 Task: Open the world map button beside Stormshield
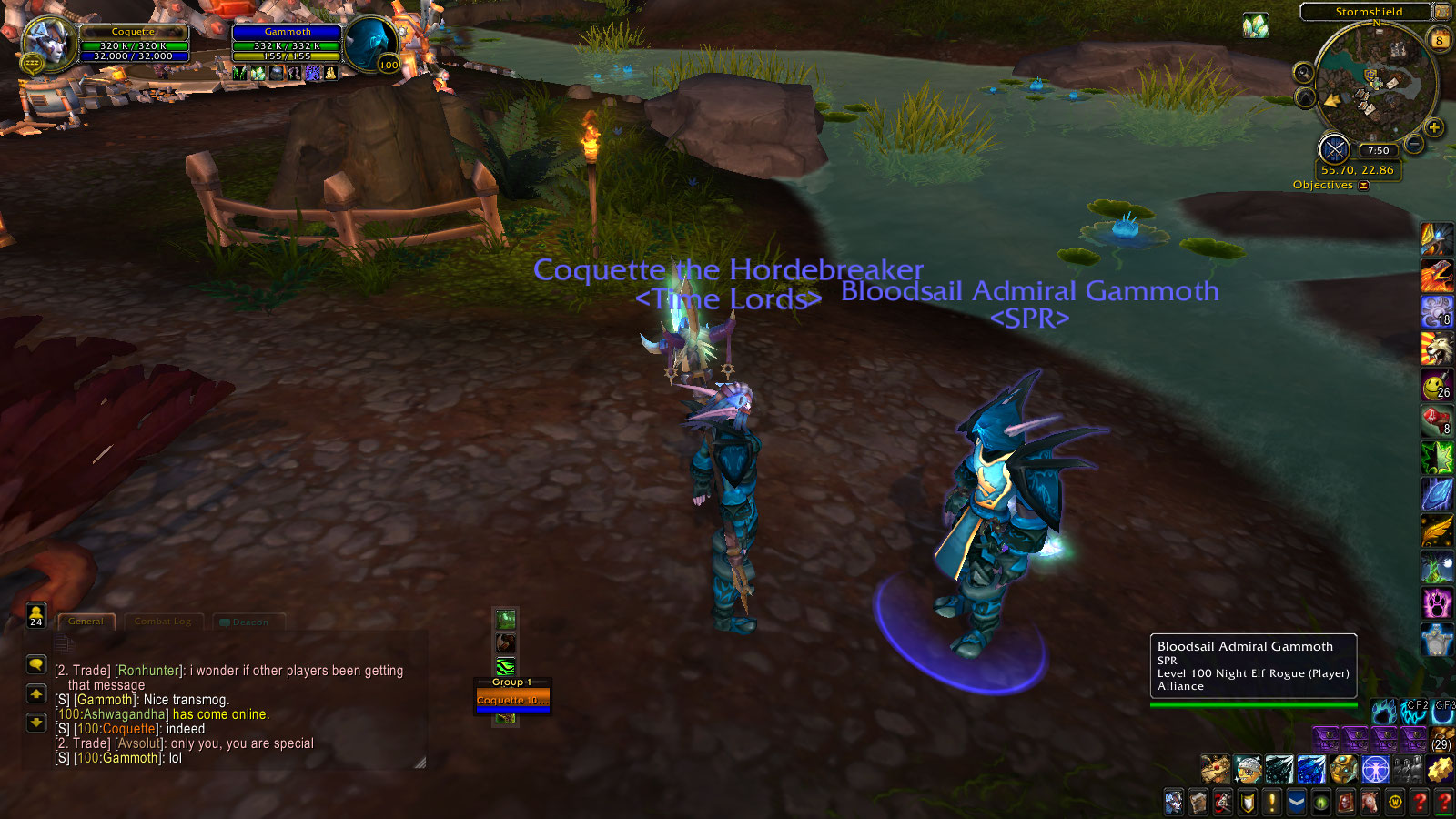pyautogui.click(x=1441, y=12)
